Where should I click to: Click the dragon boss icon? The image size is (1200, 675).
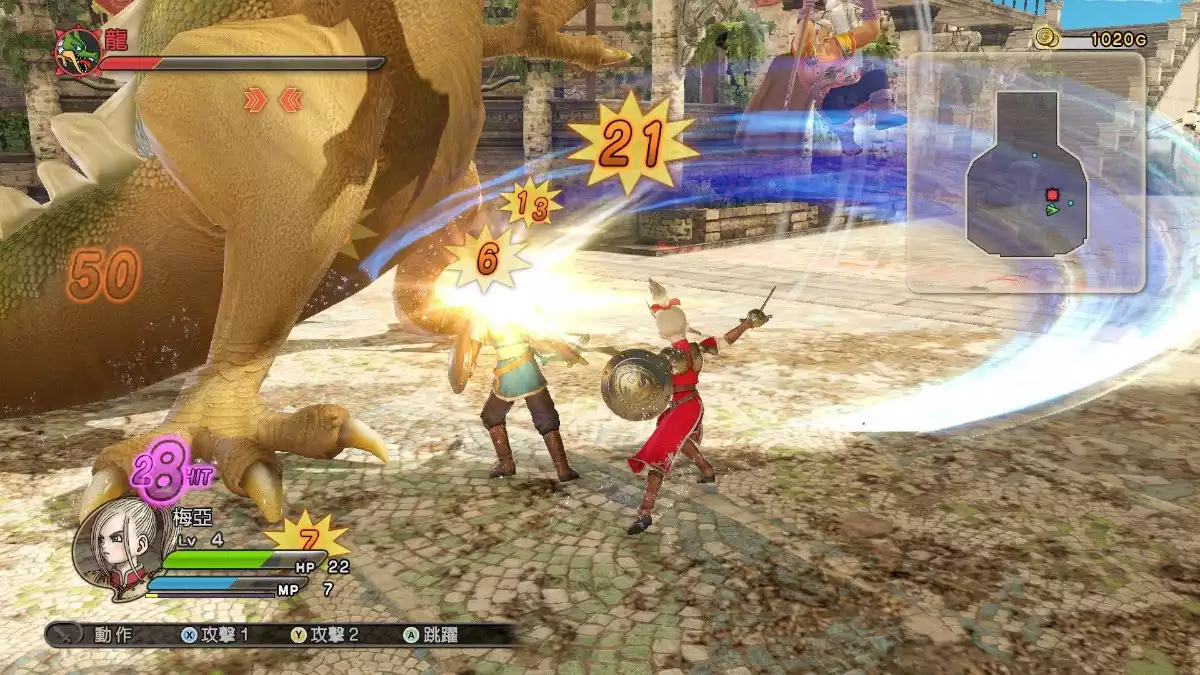tap(77, 51)
